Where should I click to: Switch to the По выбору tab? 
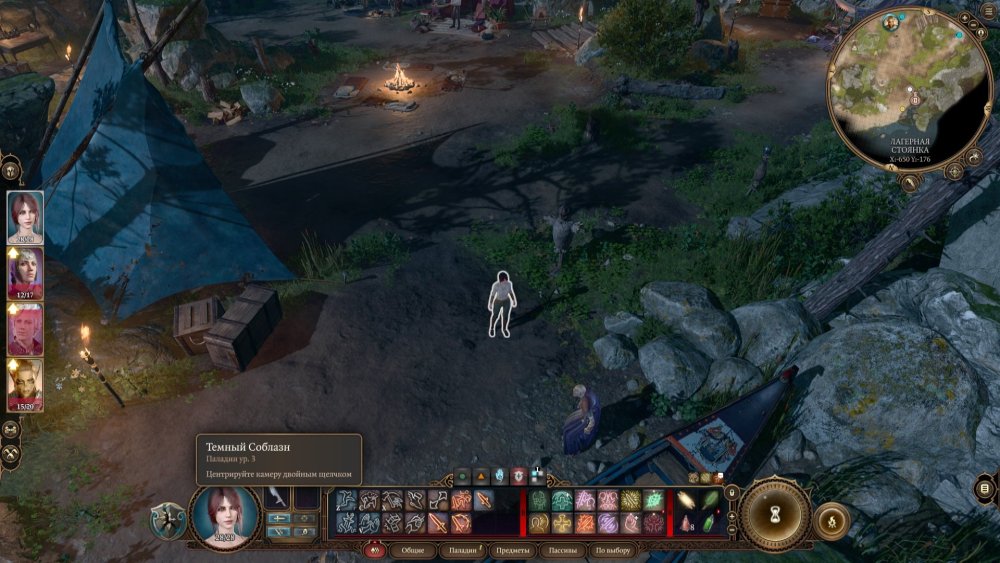(x=613, y=550)
